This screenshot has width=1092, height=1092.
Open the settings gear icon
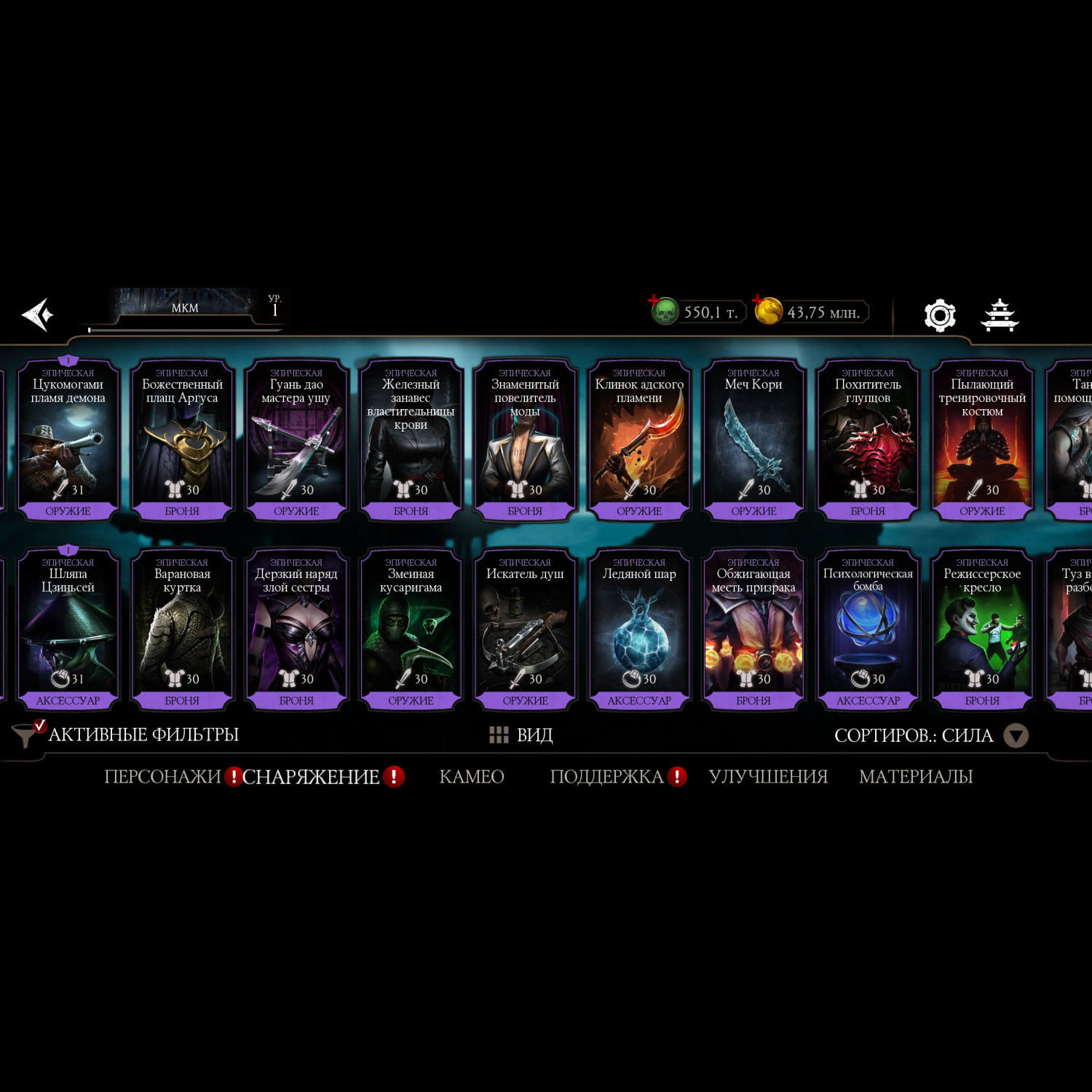(x=939, y=315)
